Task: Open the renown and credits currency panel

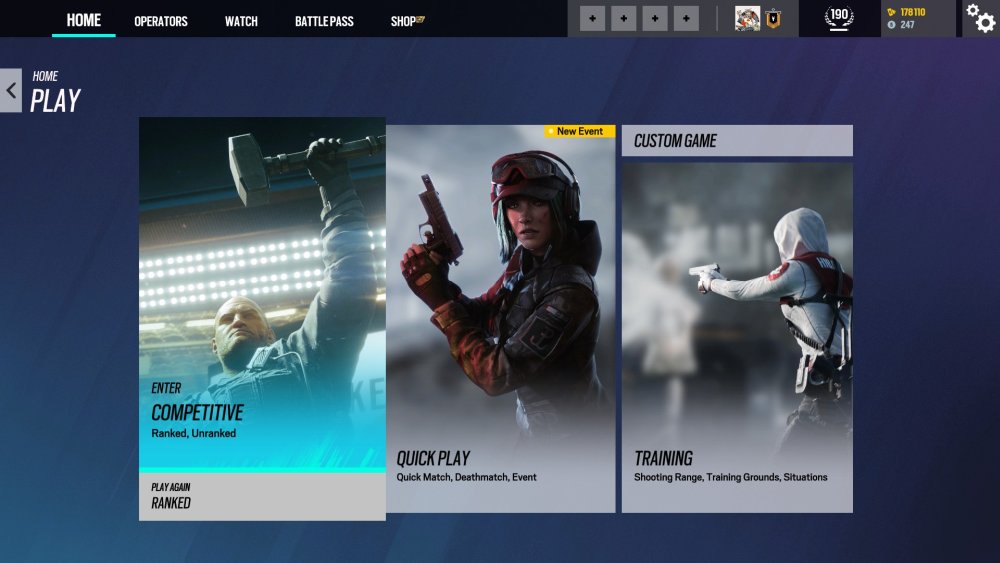Action: pyautogui.click(x=917, y=18)
